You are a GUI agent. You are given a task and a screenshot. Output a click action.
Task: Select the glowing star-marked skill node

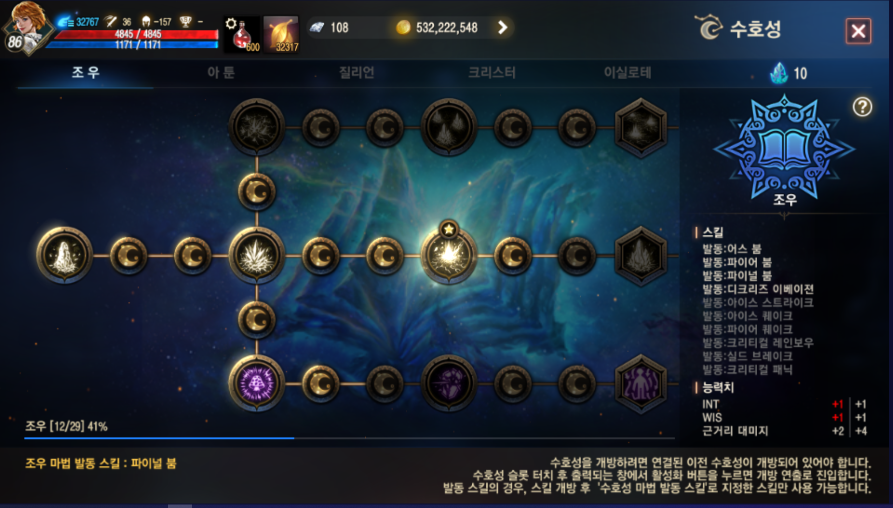[x=449, y=255]
